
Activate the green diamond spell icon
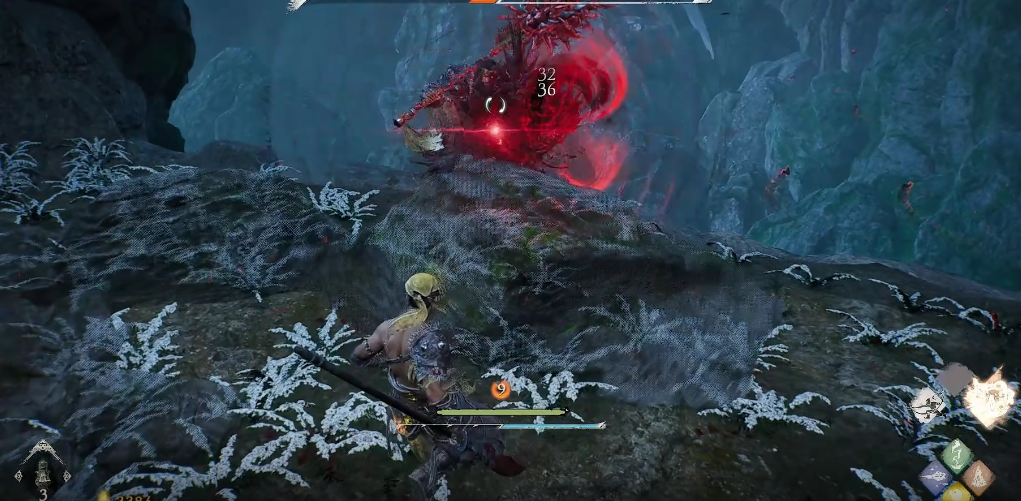[958, 455]
